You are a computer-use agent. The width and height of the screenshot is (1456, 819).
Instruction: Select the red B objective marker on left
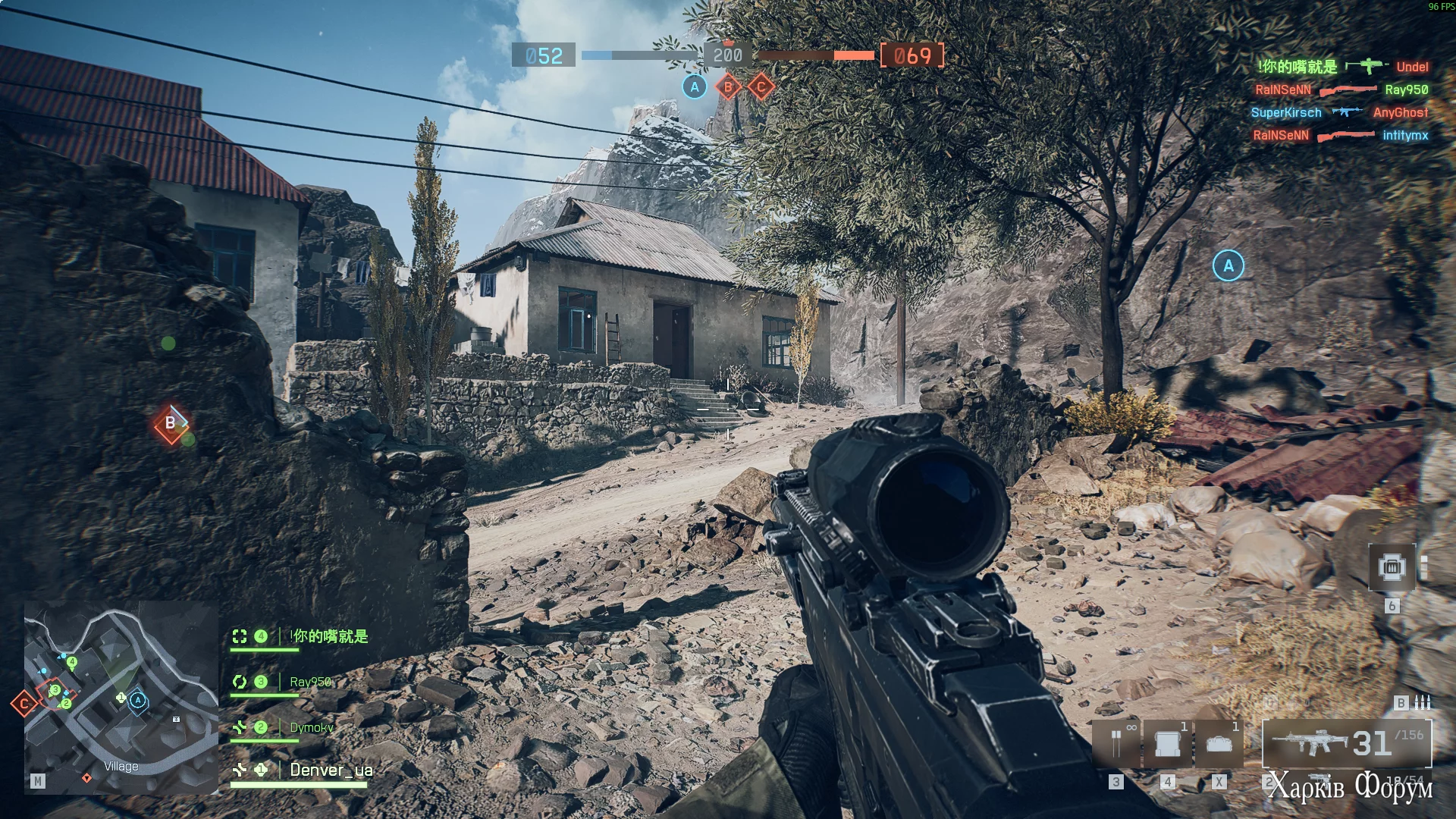171,423
